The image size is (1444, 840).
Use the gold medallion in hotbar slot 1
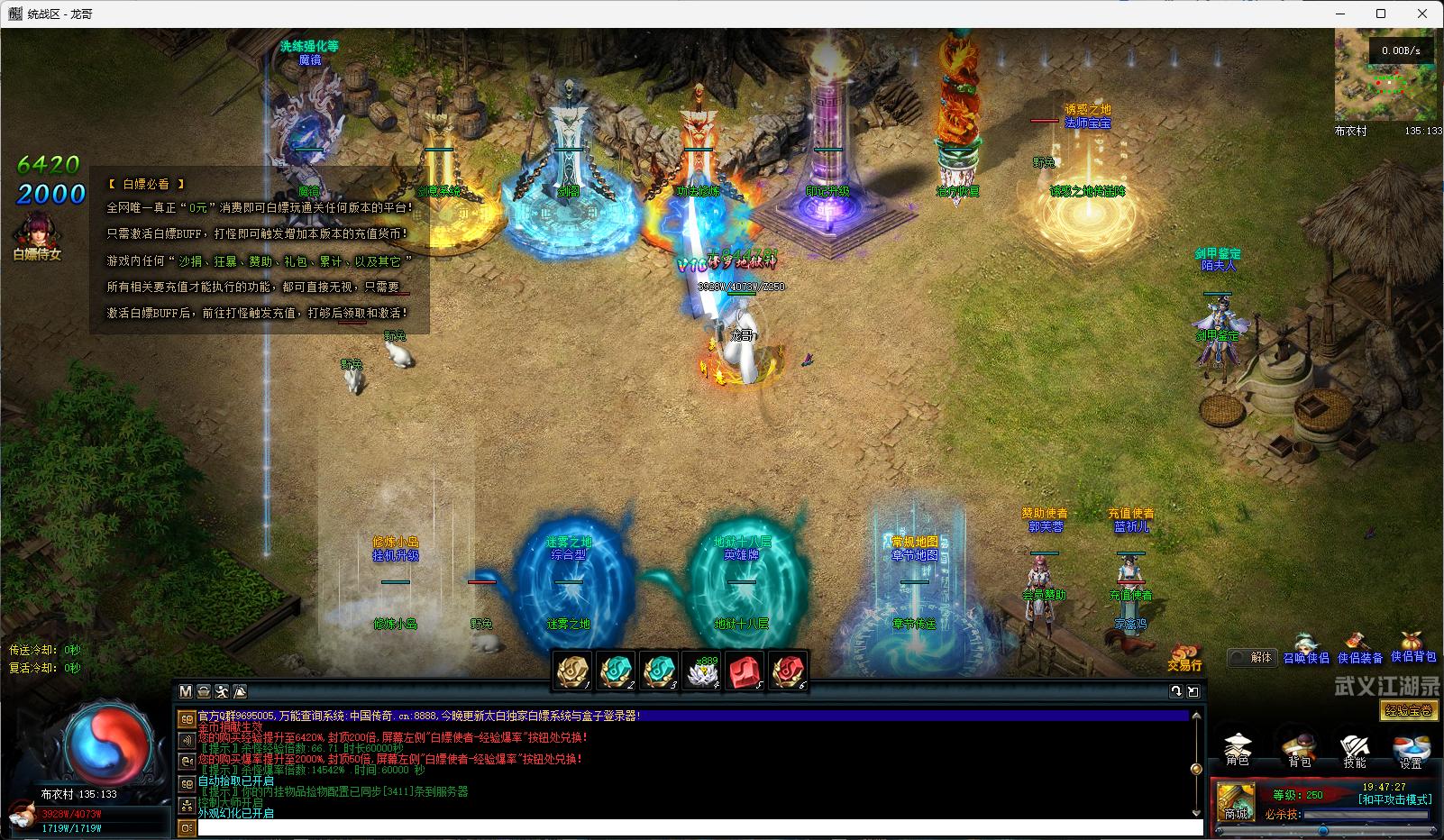(572, 671)
